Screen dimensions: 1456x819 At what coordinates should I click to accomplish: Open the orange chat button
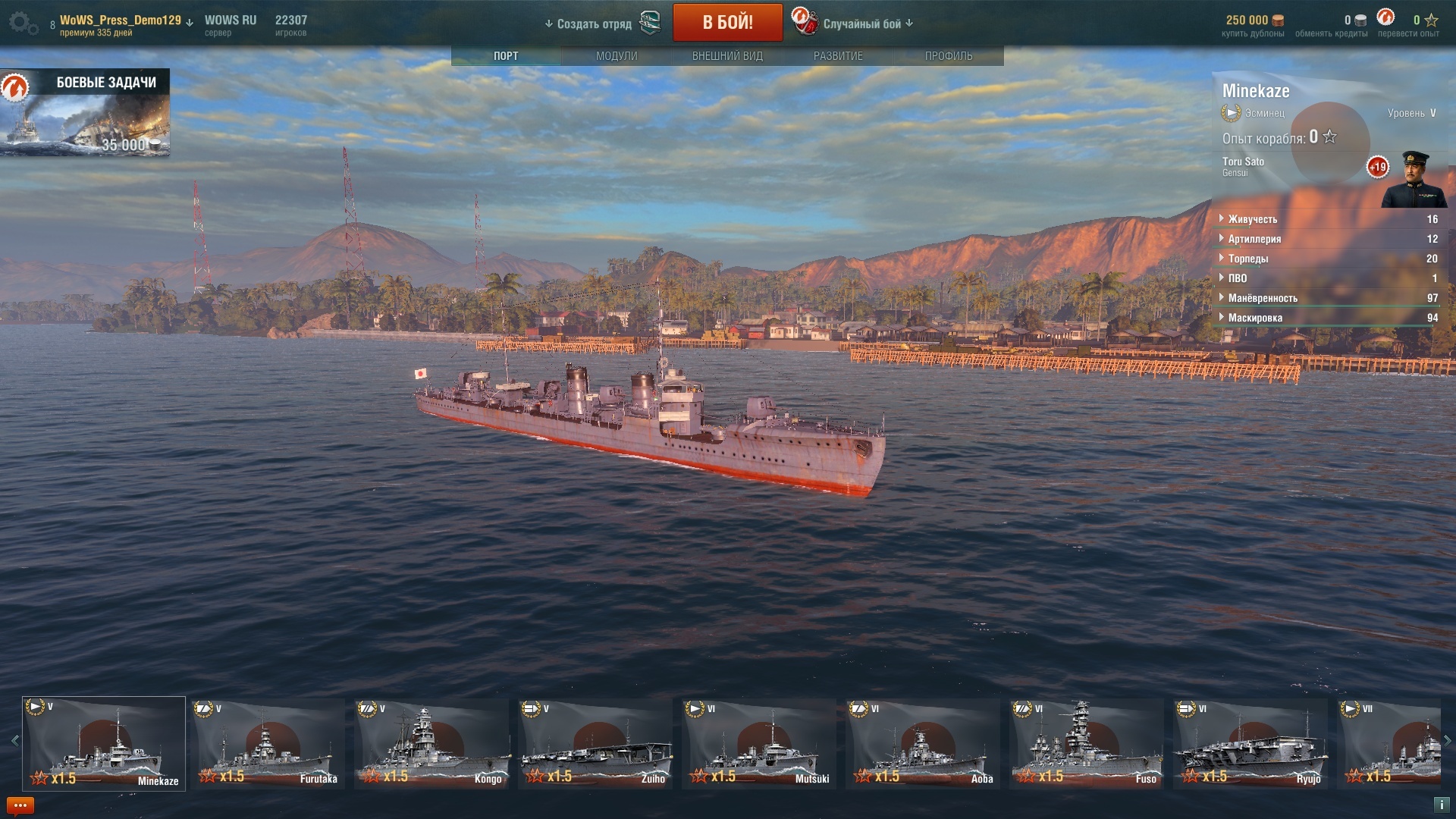tap(20, 805)
